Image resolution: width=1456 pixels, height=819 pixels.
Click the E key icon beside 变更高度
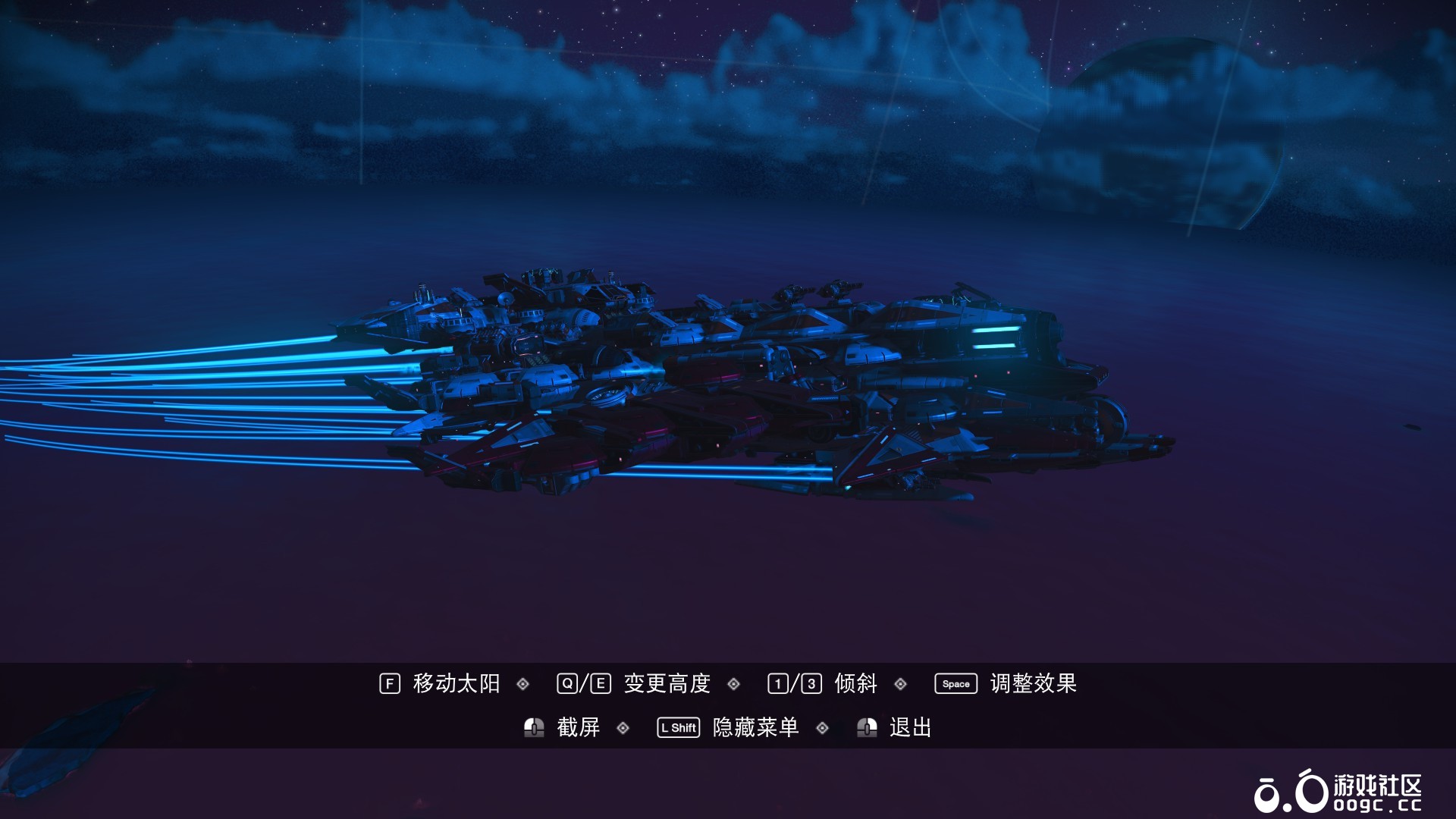click(601, 682)
